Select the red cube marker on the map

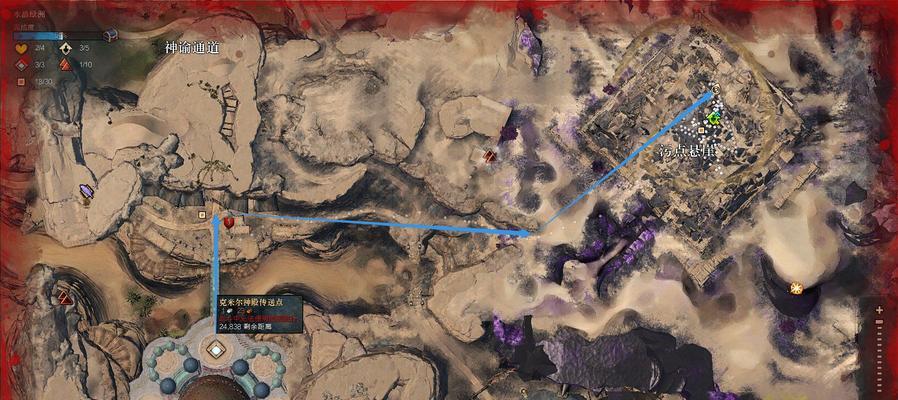[x=490, y=155]
